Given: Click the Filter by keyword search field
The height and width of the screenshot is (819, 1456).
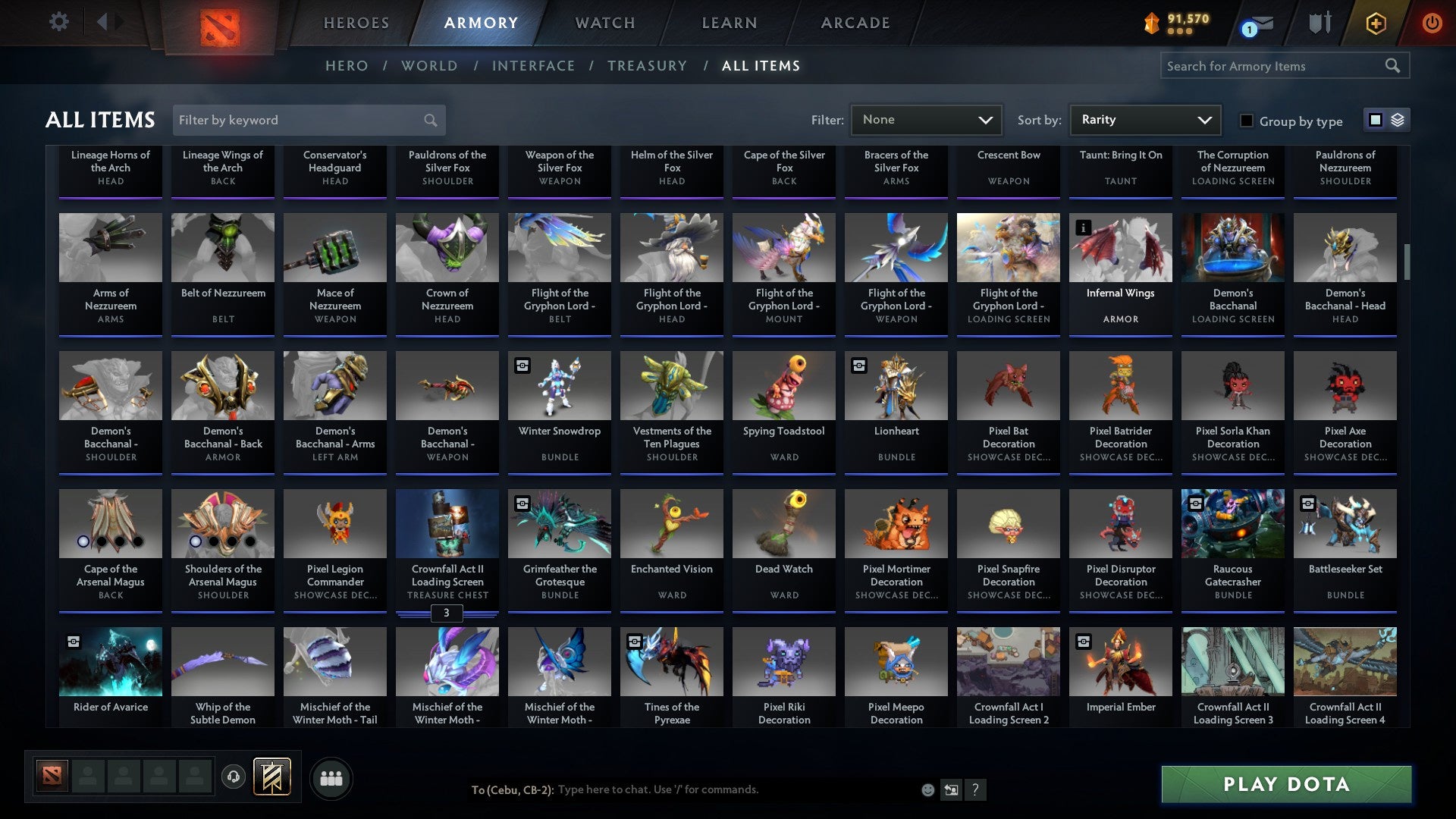Looking at the screenshot, I should click(303, 120).
